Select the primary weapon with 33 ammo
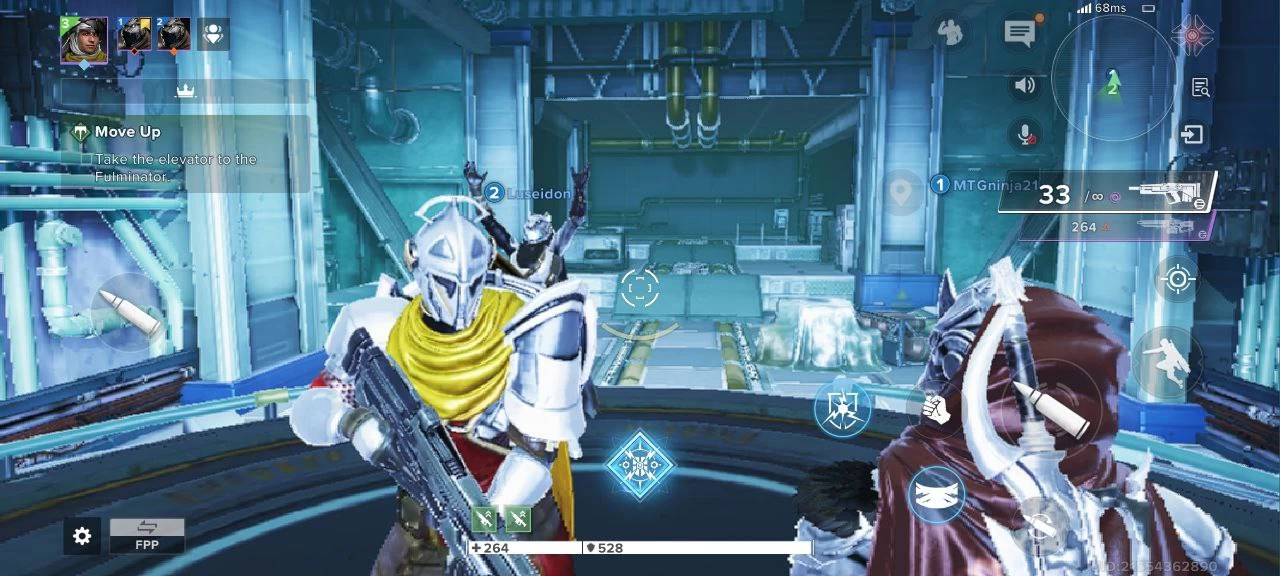Screen dimensions: 1280x576 (1110, 191)
